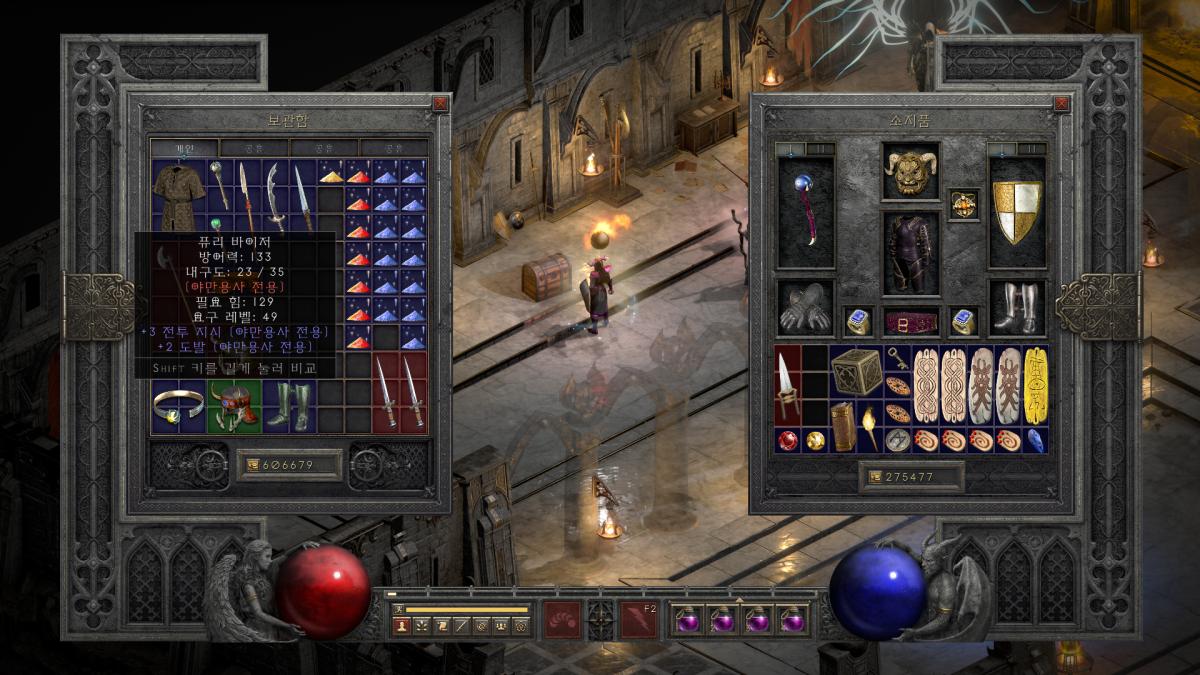Select the equipped gold and white shield

[1016, 212]
